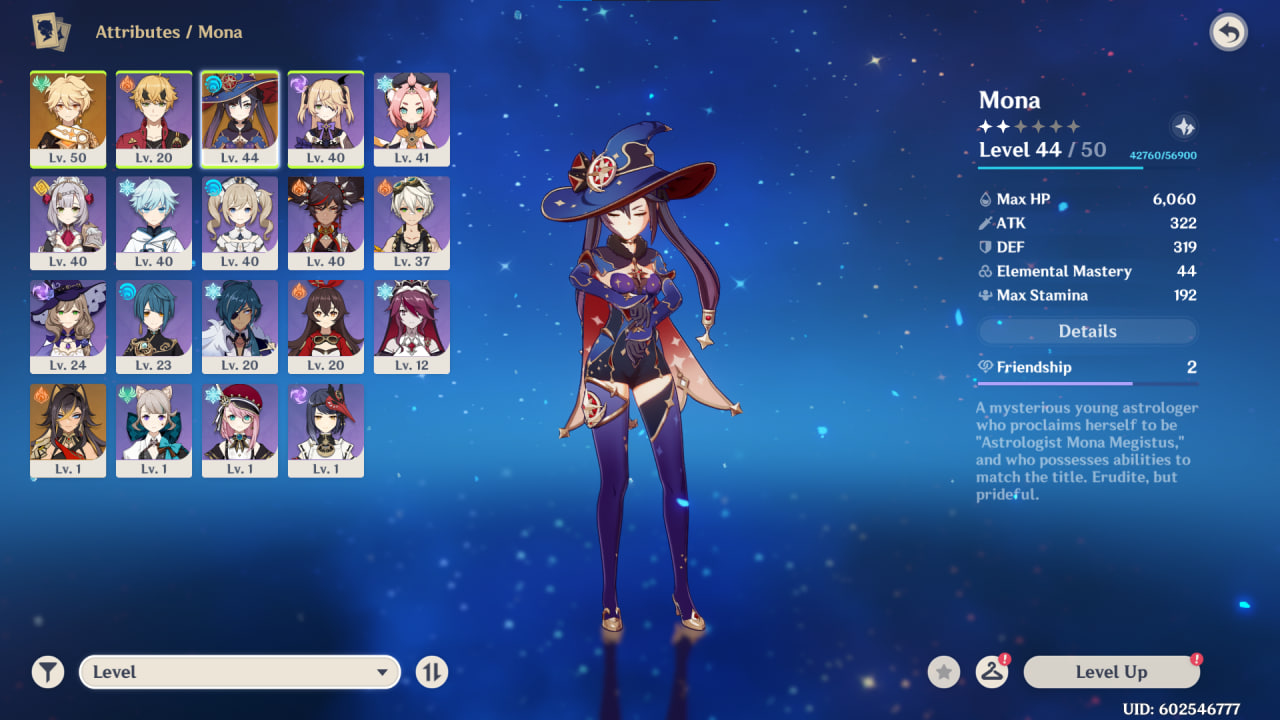Click the return arrow button

(x=1228, y=33)
